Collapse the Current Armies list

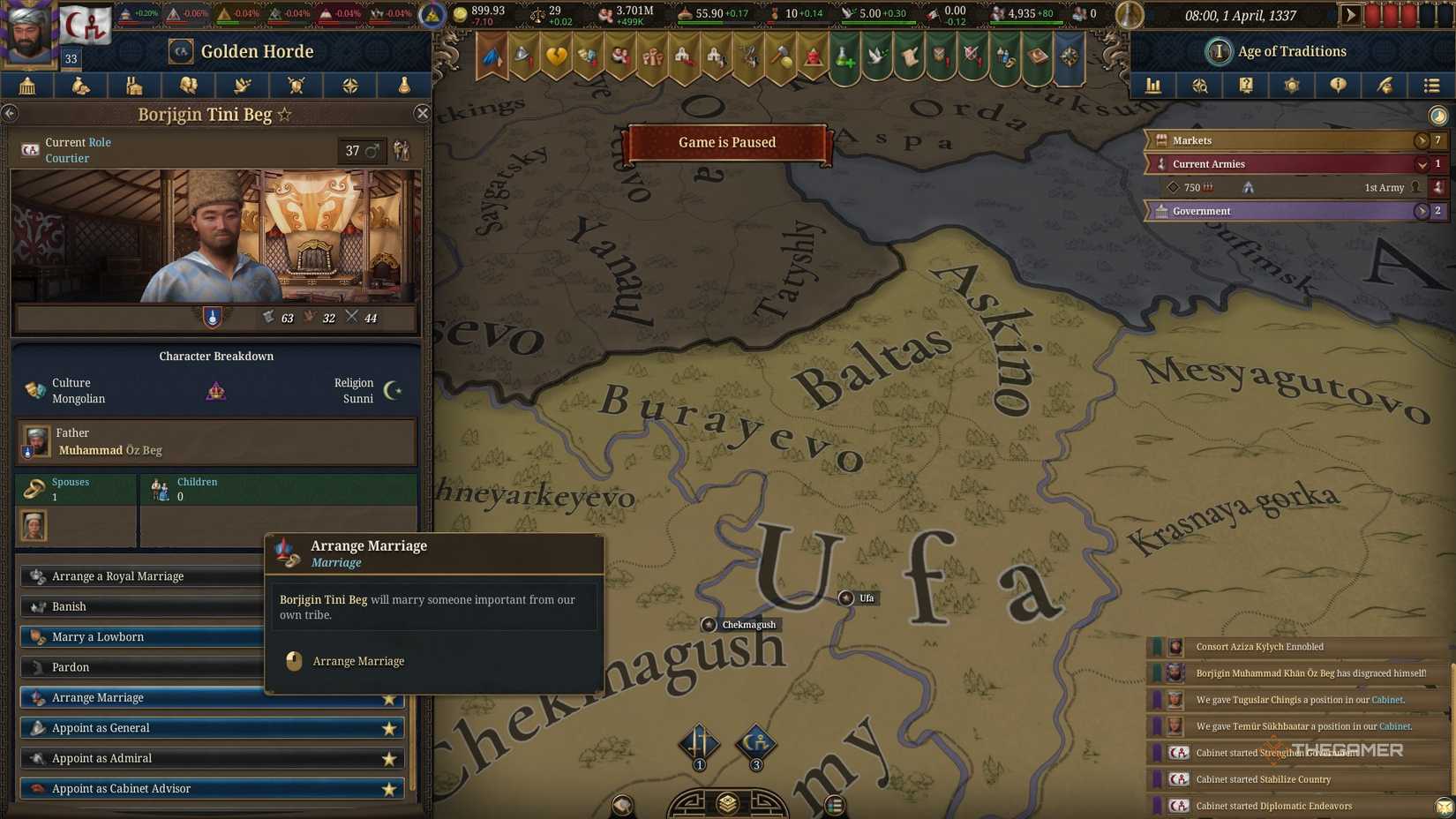tap(1422, 164)
